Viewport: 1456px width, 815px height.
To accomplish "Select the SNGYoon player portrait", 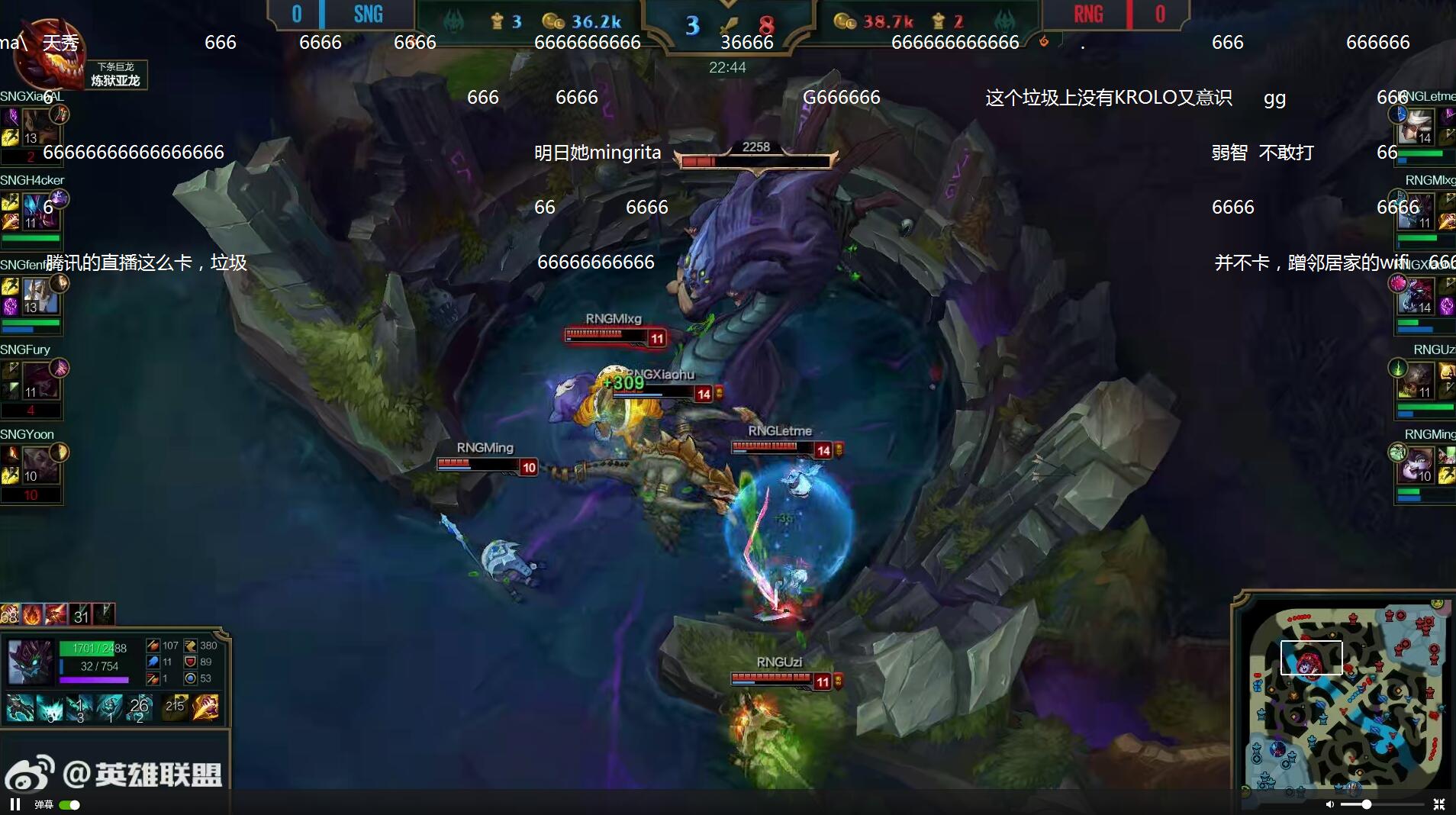I will pyautogui.click(x=40, y=465).
